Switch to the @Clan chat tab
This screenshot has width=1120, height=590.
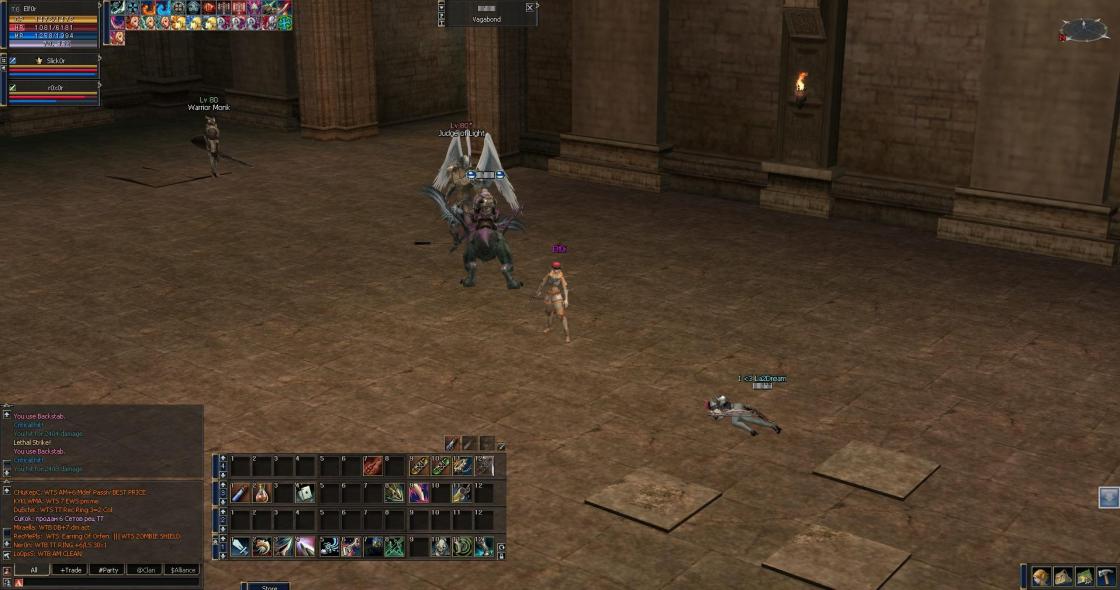(145, 570)
